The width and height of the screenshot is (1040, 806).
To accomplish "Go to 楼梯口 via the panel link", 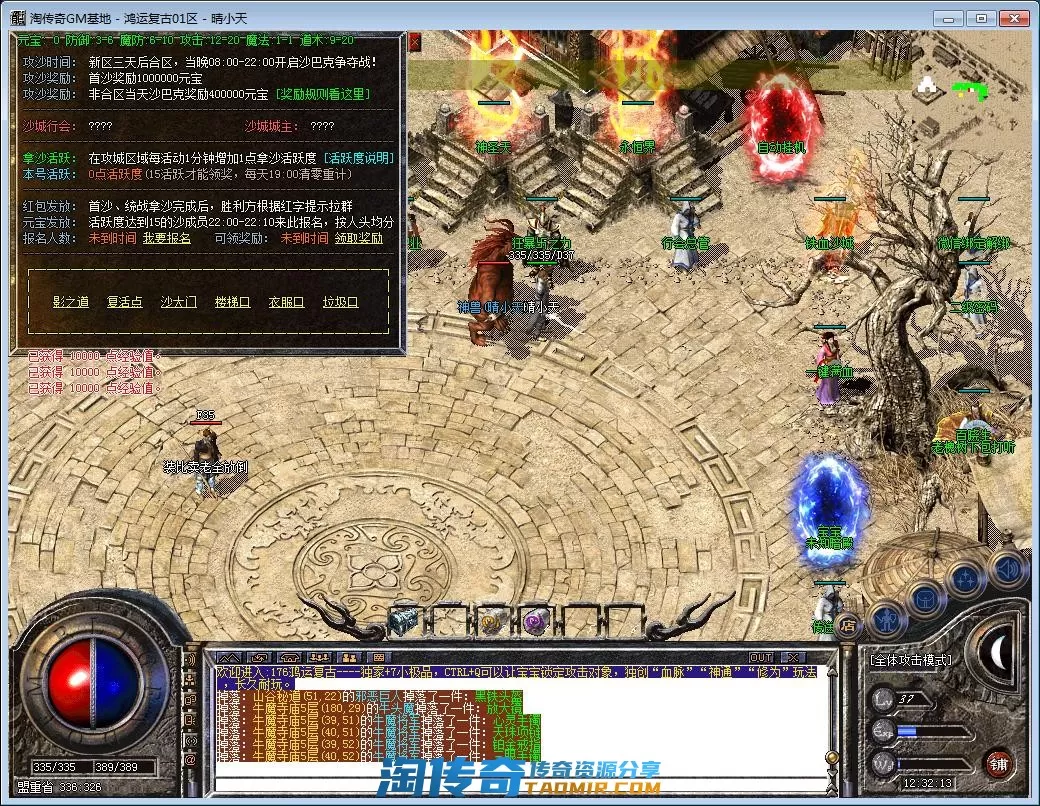I will click(x=232, y=302).
